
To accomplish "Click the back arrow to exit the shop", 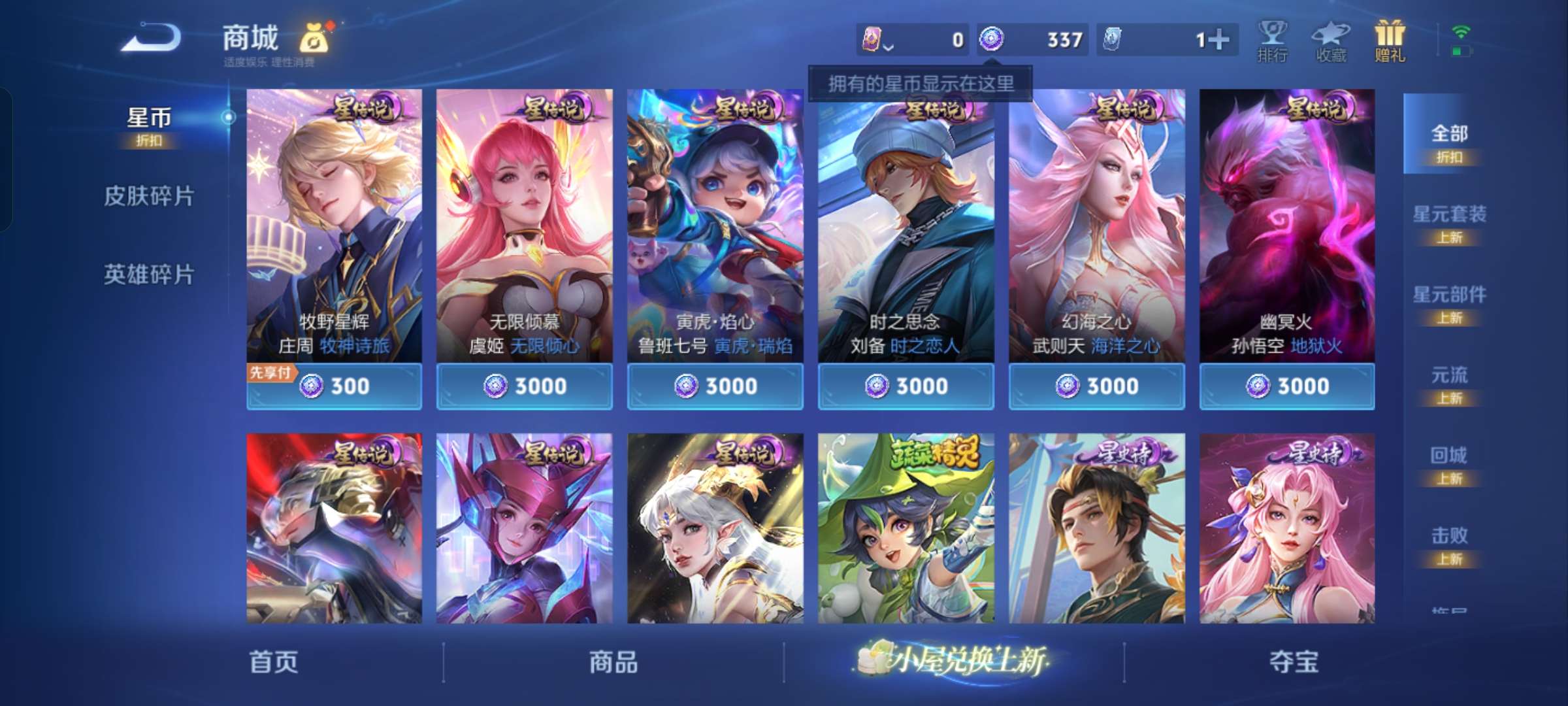I will (150, 38).
